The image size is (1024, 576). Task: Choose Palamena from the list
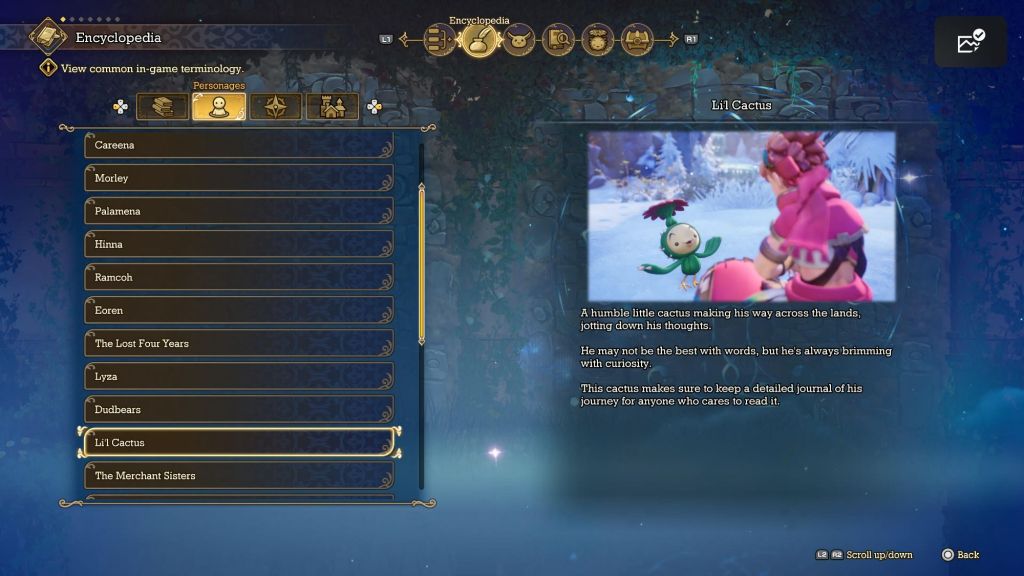pyautogui.click(x=238, y=211)
